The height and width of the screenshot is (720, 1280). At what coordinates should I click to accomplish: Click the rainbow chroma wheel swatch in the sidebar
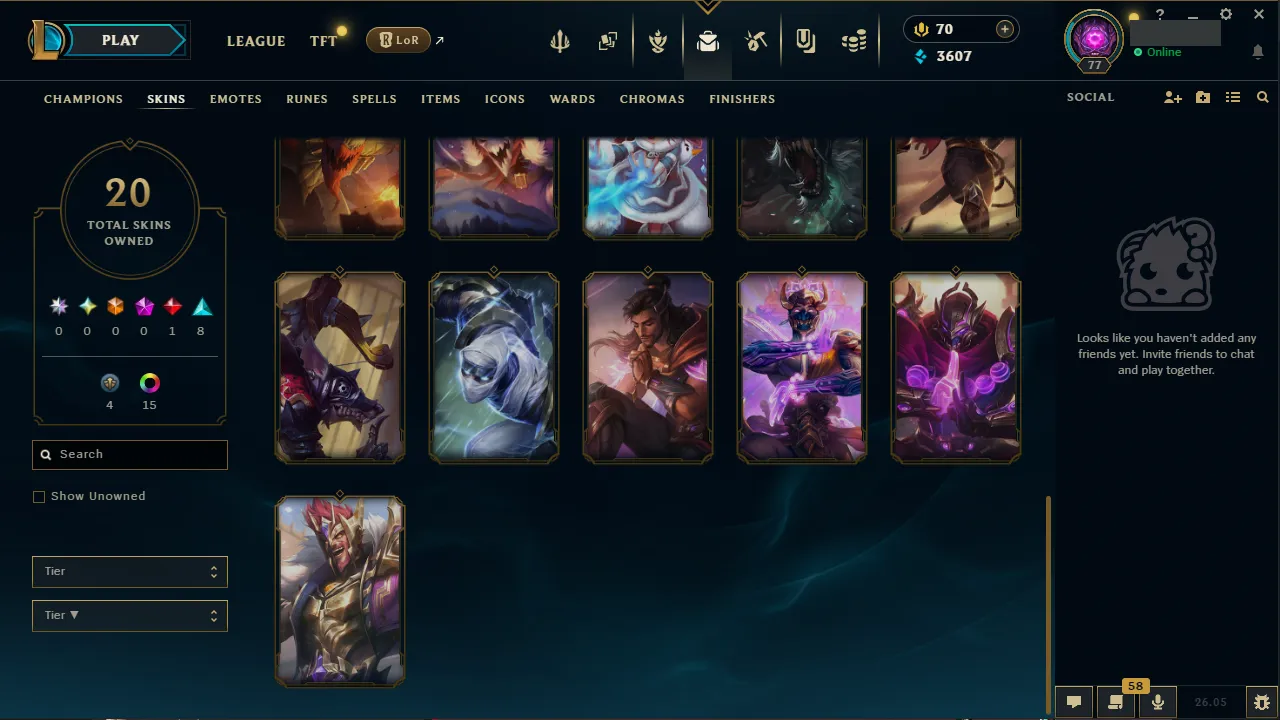[x=149, y=382]
